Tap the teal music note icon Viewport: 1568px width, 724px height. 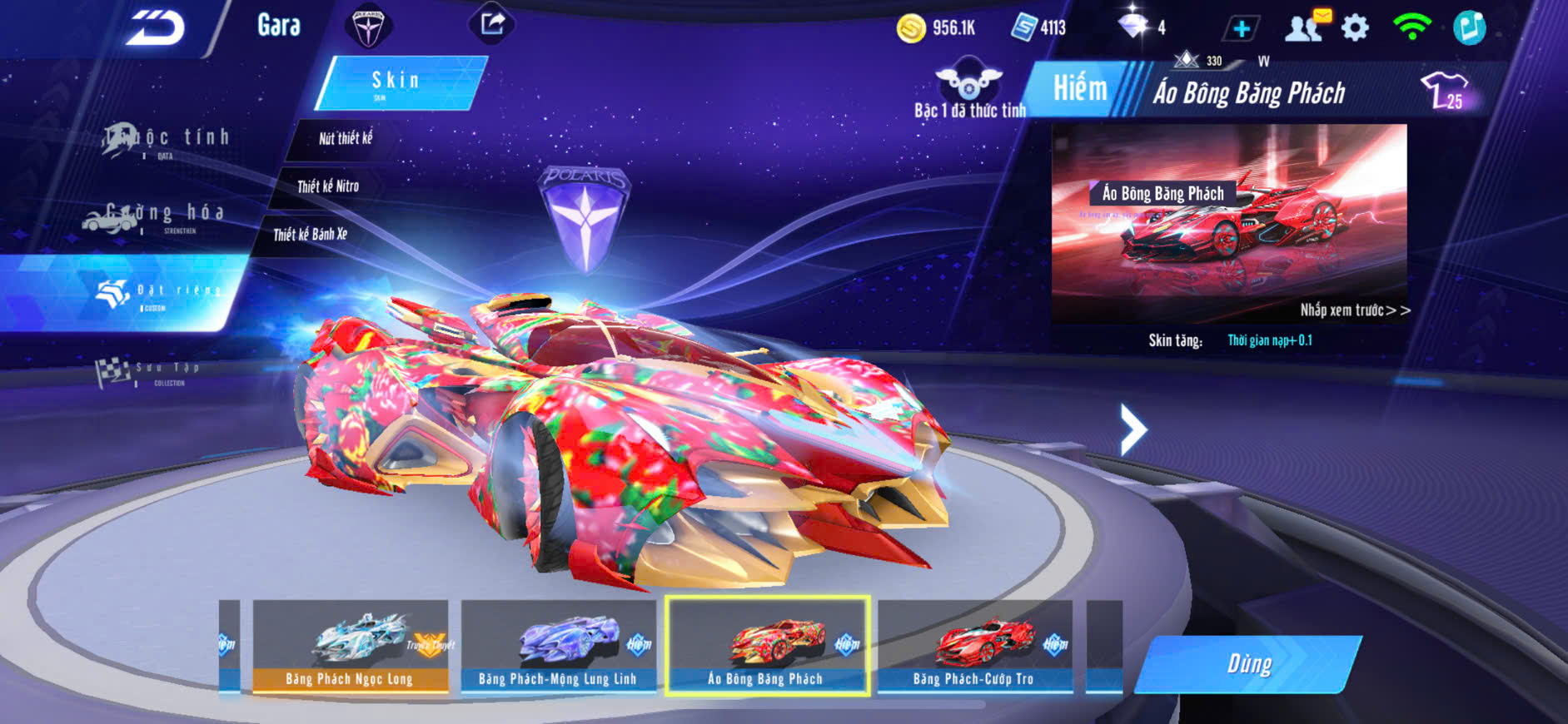[x=1469, y=27]
